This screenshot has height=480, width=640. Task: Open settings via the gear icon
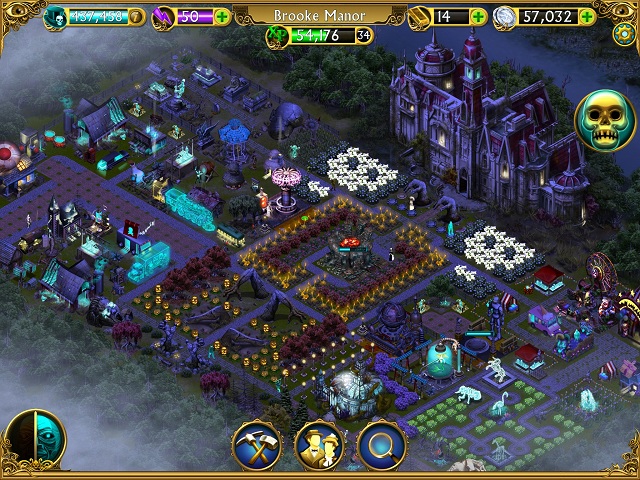tap(626, 33)
